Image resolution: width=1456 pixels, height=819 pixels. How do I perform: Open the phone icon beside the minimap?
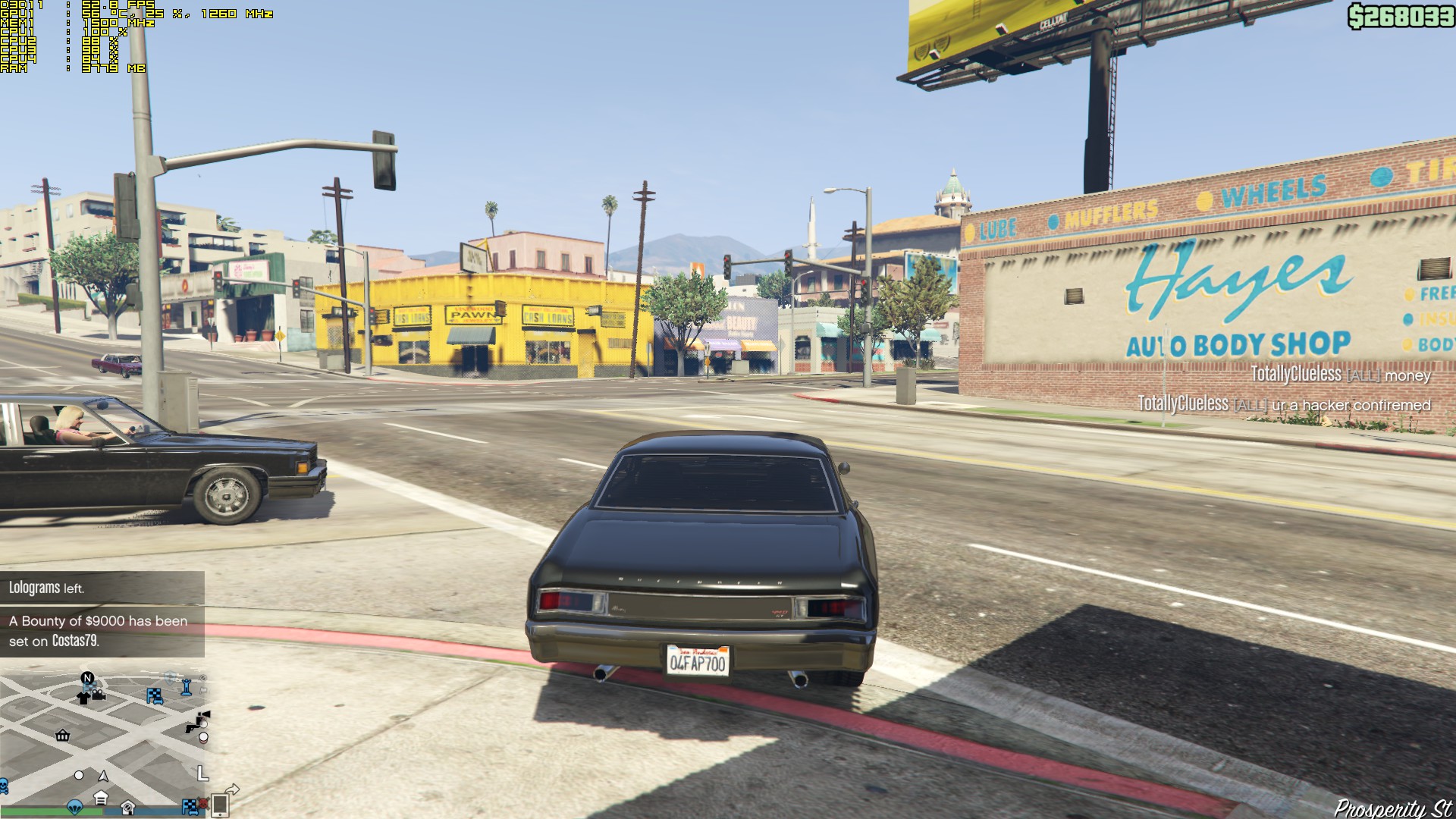[x=220, y=805]
